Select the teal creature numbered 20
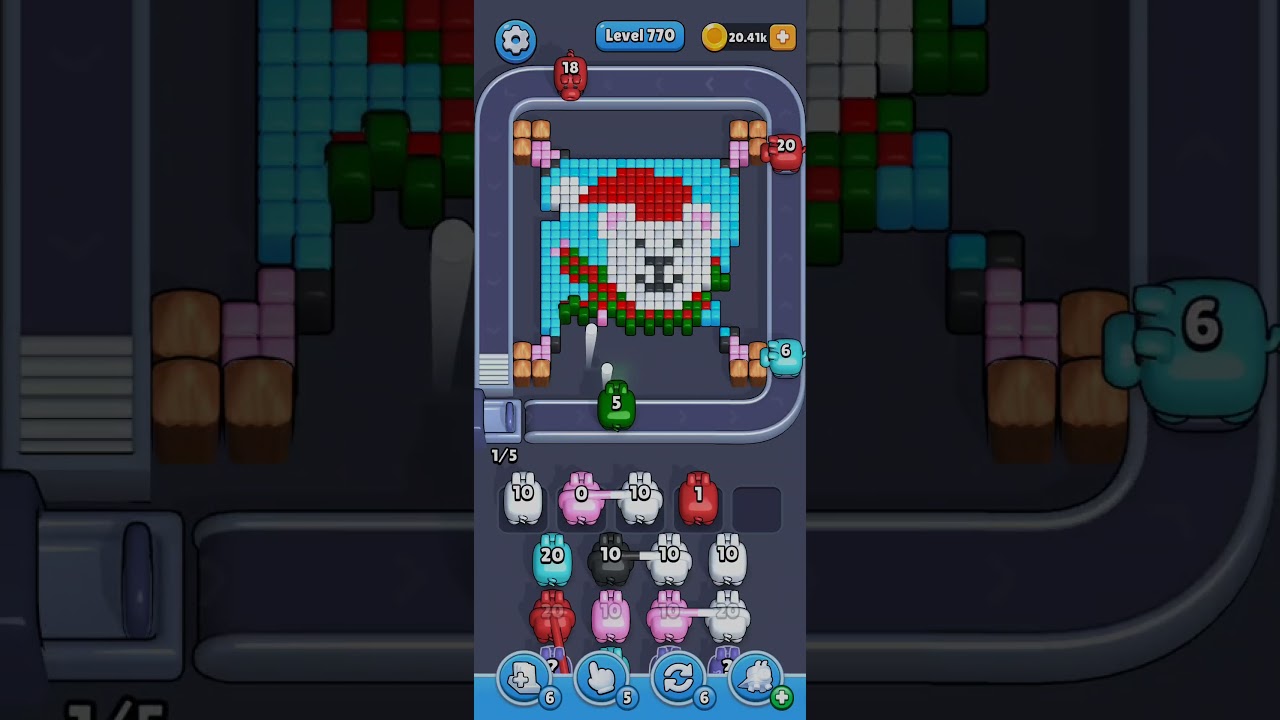 (x=550, y=555)
